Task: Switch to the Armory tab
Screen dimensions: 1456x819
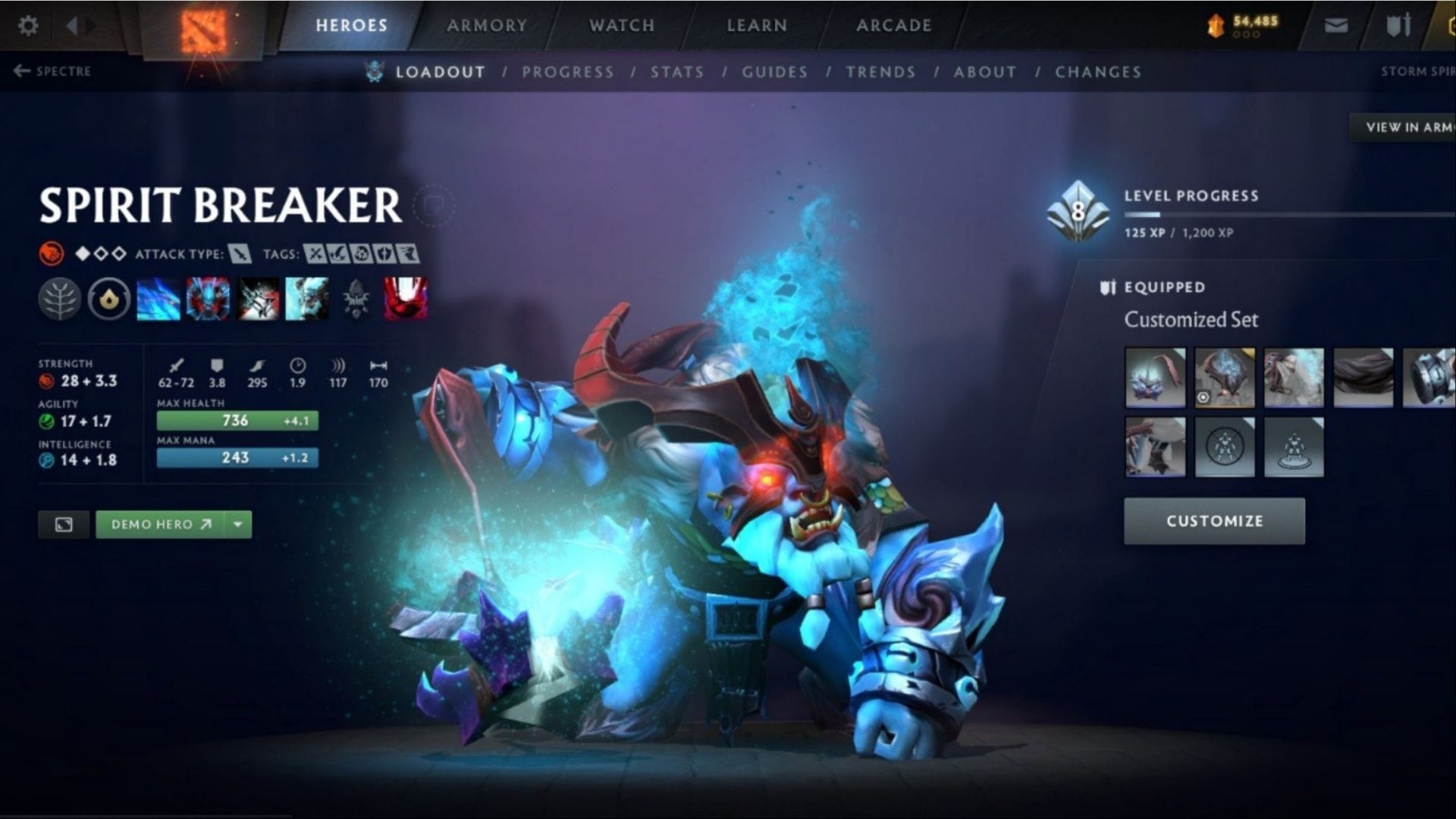Action: coord(486,26)
